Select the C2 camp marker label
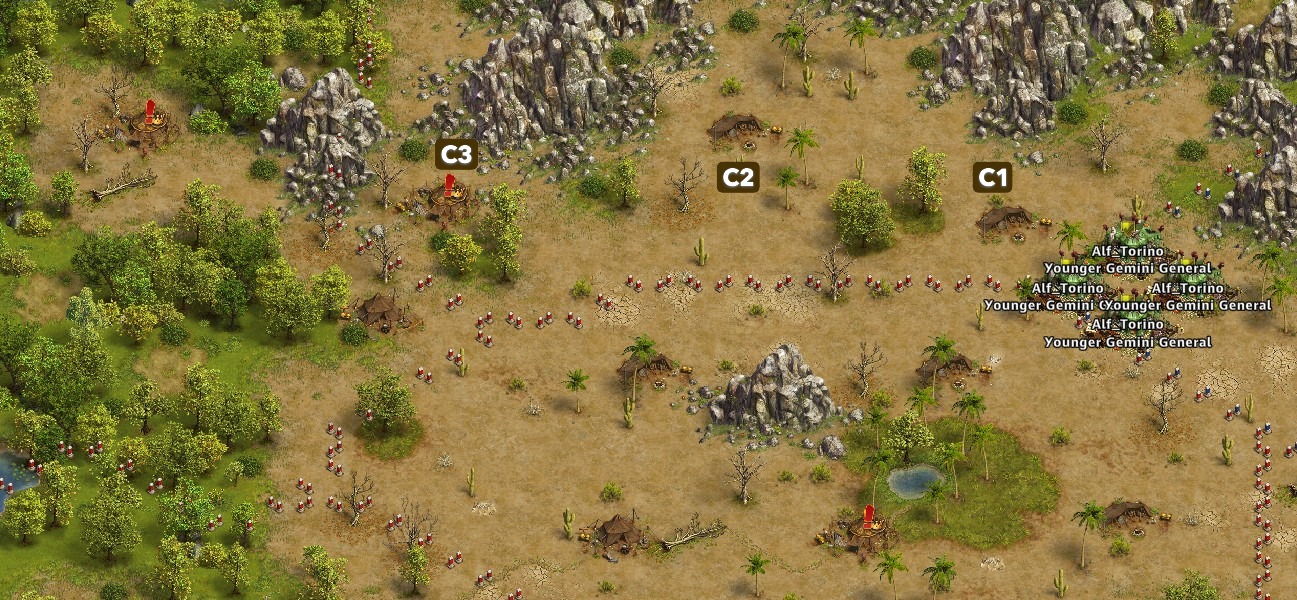The width and height of the screenshot is (1297, 600). 738,178
